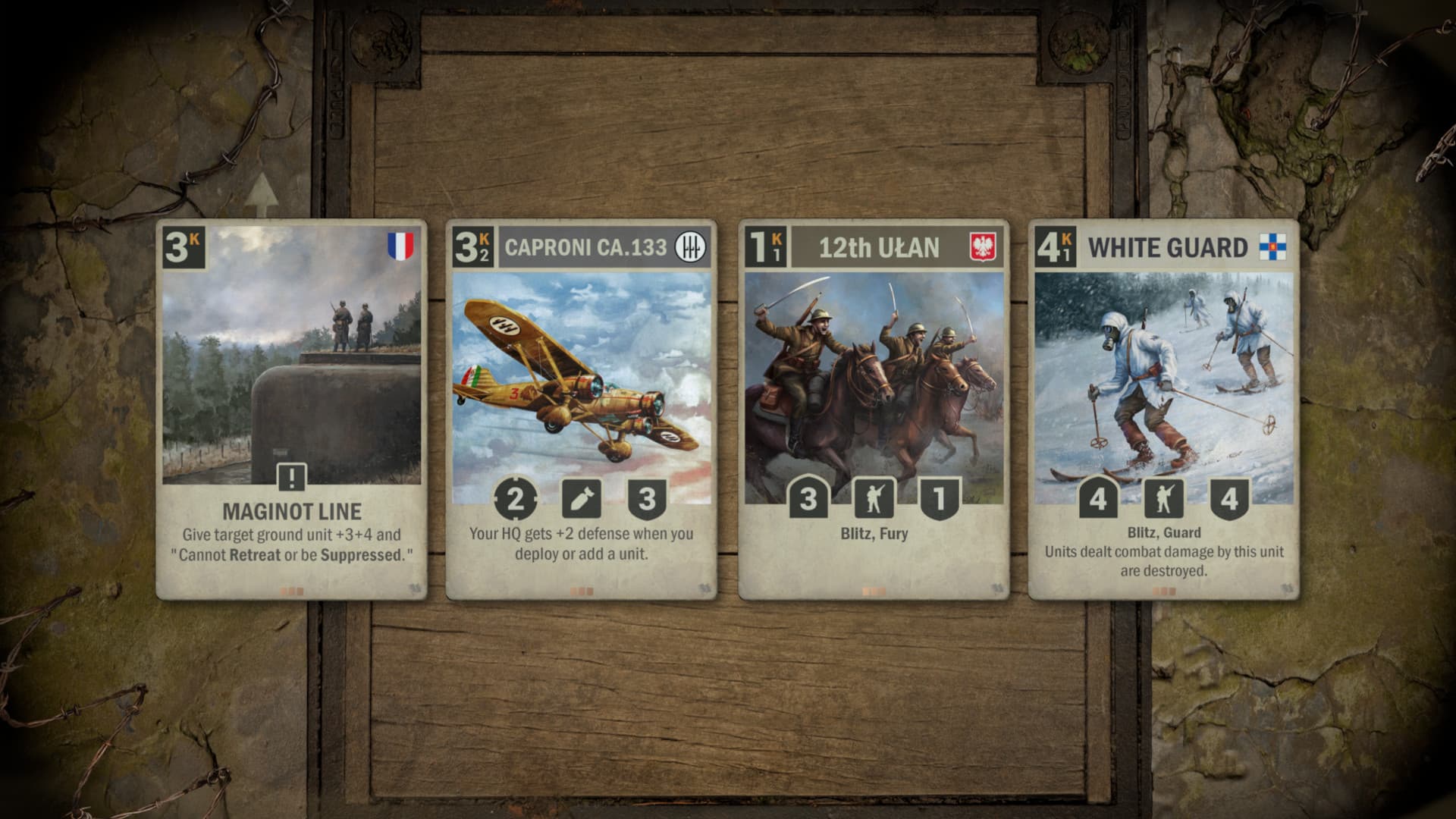Image resolution: width=1456 pixels, height=819 pixels.
Task: Choose the Caproni CA.133 bomber card
Action: 582,409
